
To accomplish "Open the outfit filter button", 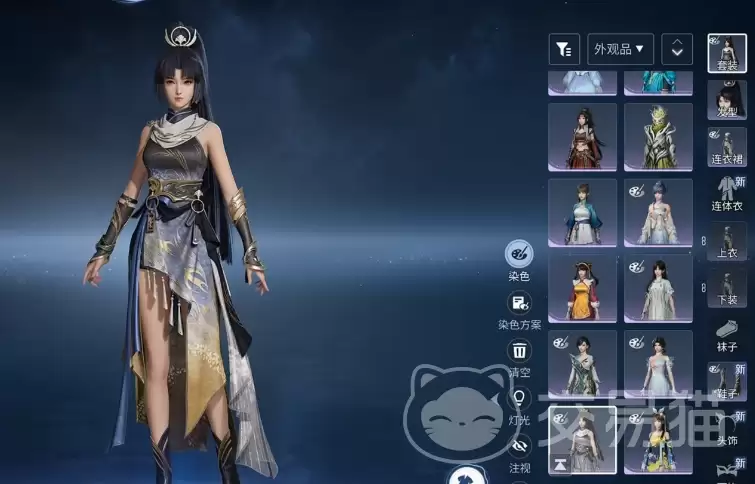I will pyautogui.click(x=564, y=48).
